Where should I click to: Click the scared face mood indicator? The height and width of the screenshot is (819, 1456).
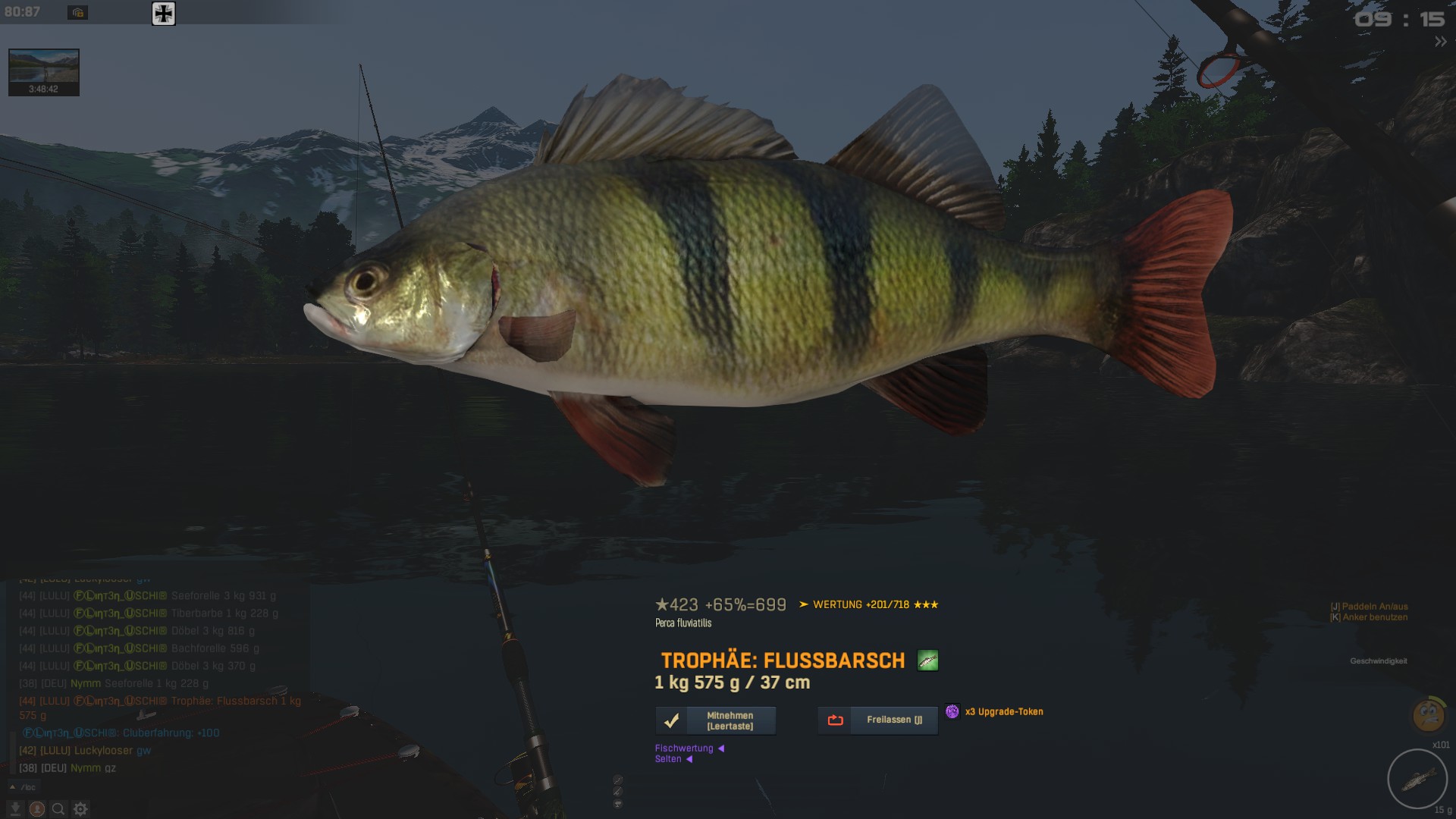point(1428,714)
